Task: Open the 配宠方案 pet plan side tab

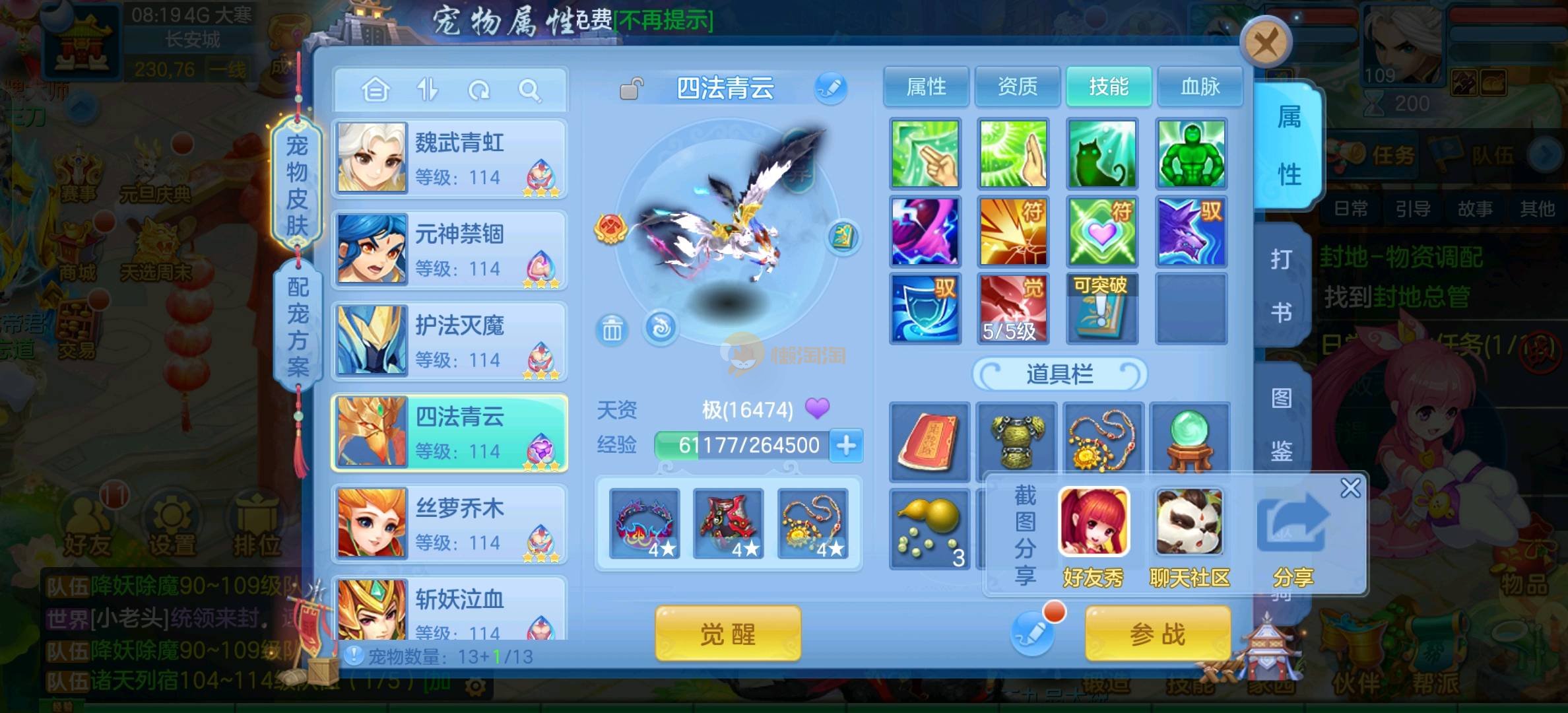Action: point(298,326)
